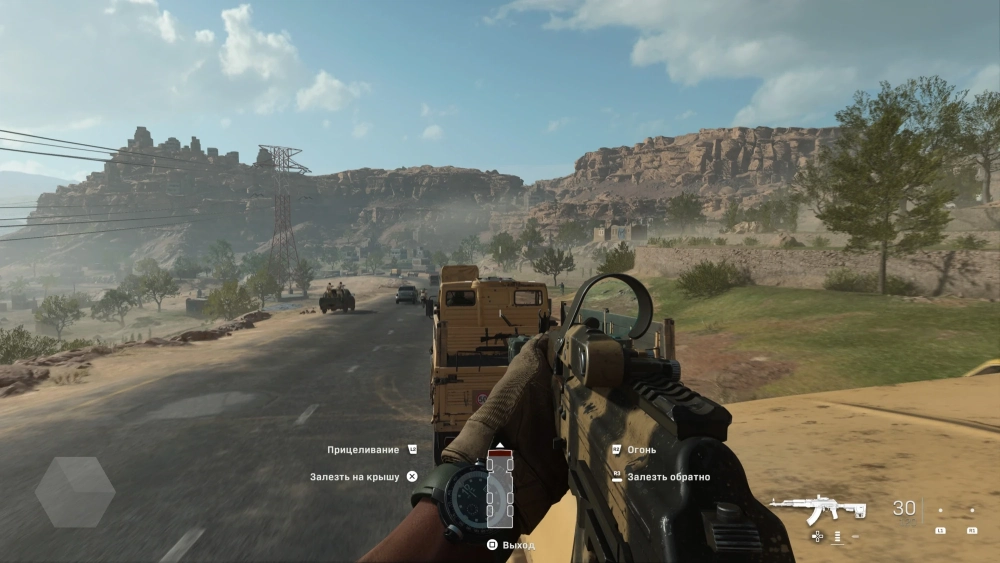Activate the "Огонь" fire label
Screen dimensions: 1000x563
[x=642, y=450]
